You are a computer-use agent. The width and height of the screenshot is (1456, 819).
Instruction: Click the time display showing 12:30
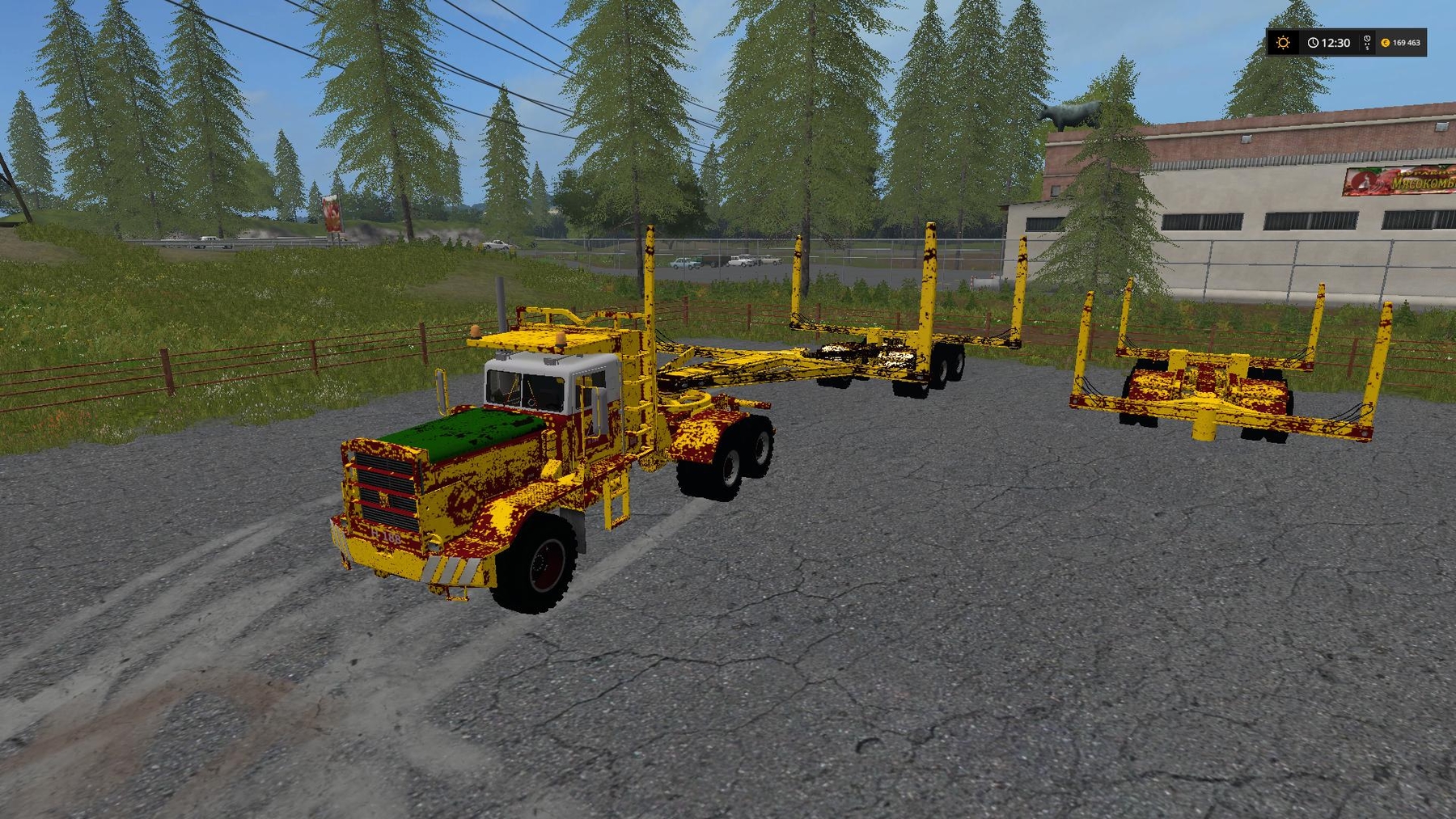(1335, 43)
